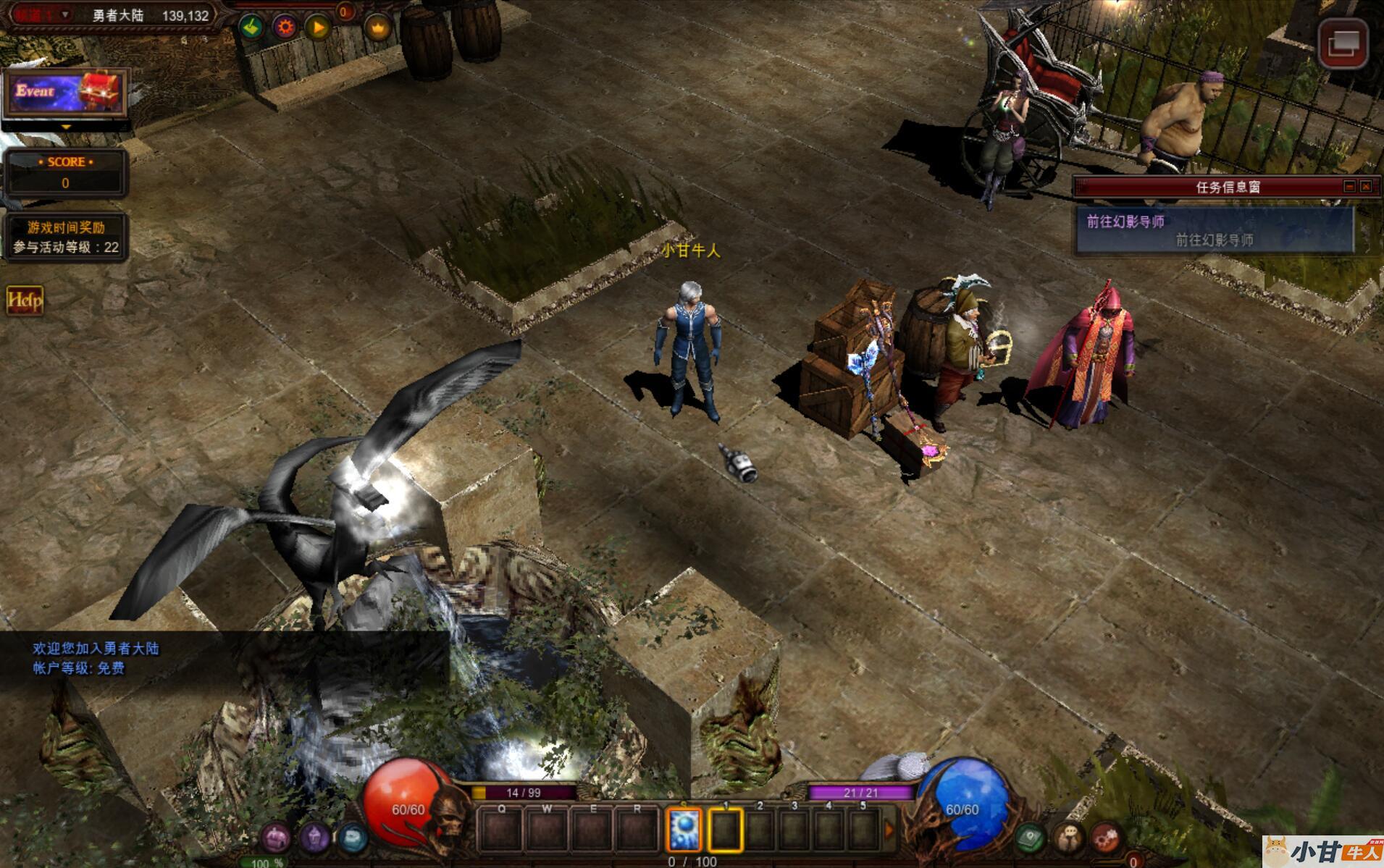Click the green map icon at top
This screenshot has width=1384, height=868.
(x=252, y=28)
